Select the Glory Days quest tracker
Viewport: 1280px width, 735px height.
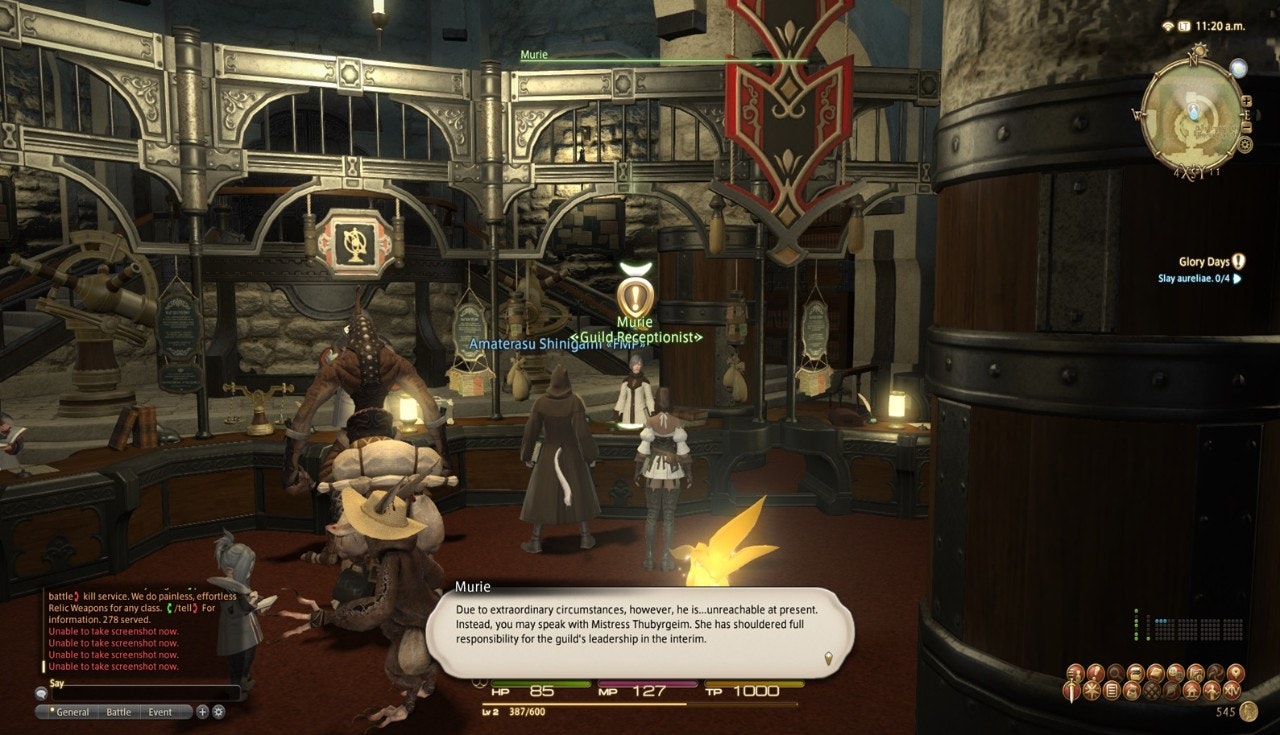[x=1204, y=262]
